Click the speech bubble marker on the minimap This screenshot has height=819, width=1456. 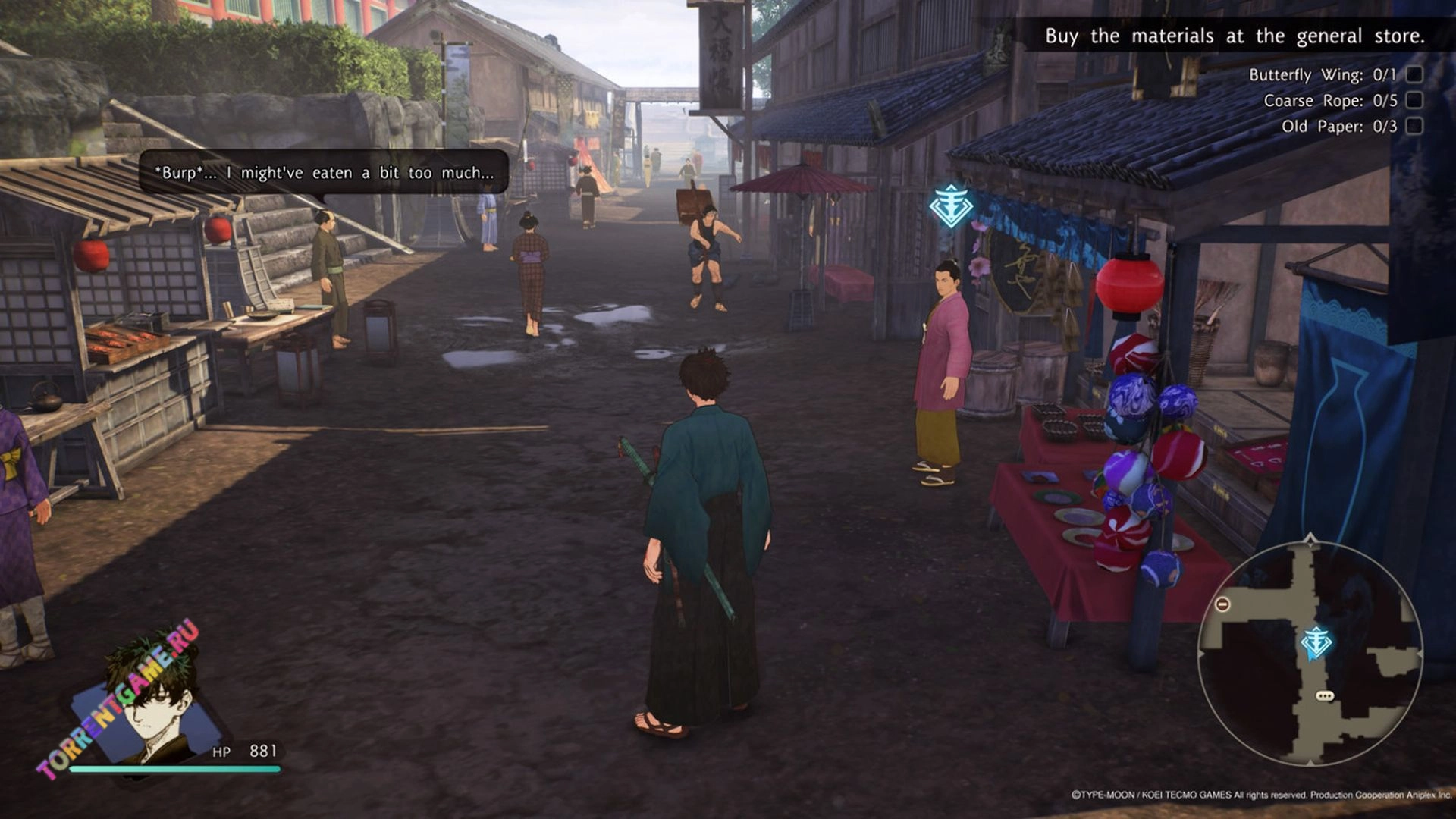(1324, 695)
